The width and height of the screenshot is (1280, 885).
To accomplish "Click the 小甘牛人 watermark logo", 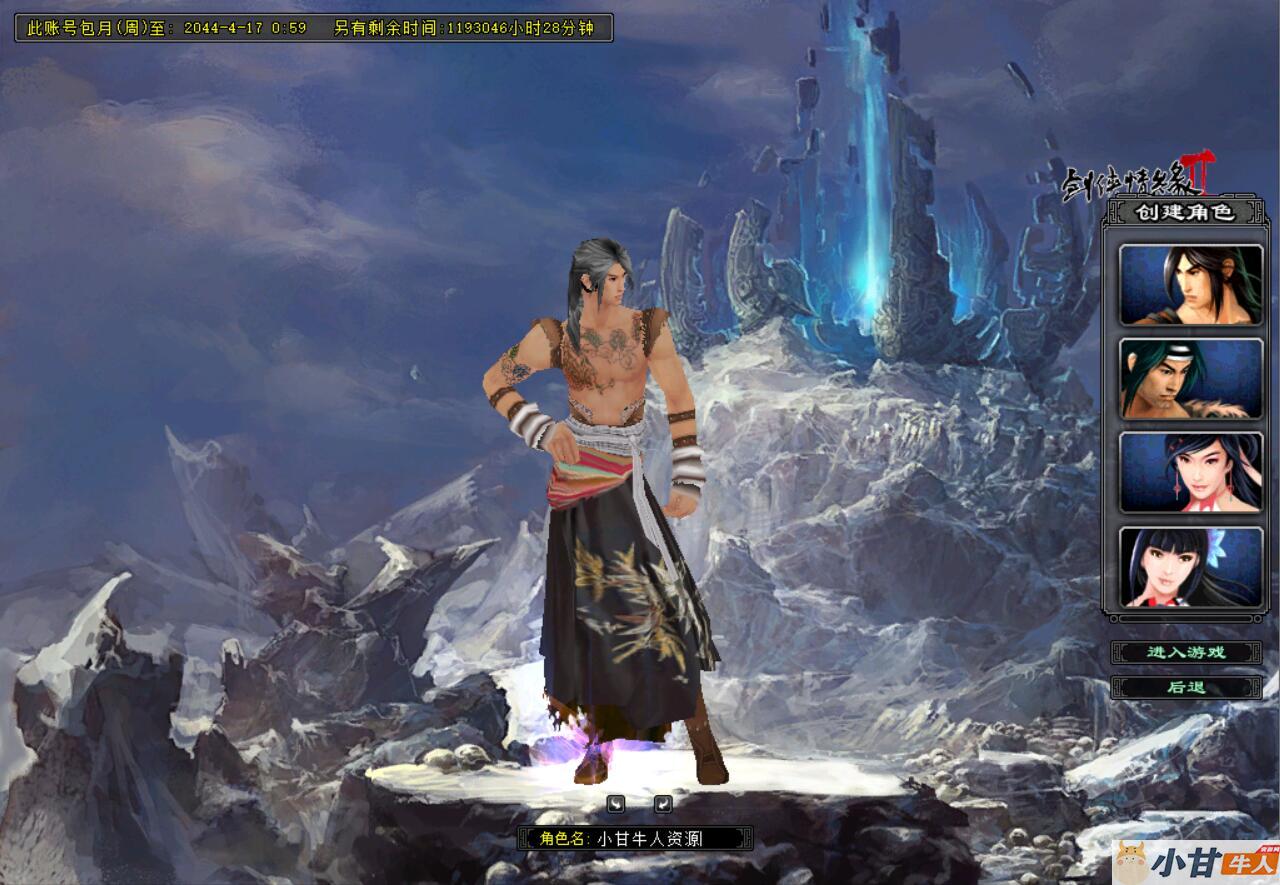I will point(1195,862).
